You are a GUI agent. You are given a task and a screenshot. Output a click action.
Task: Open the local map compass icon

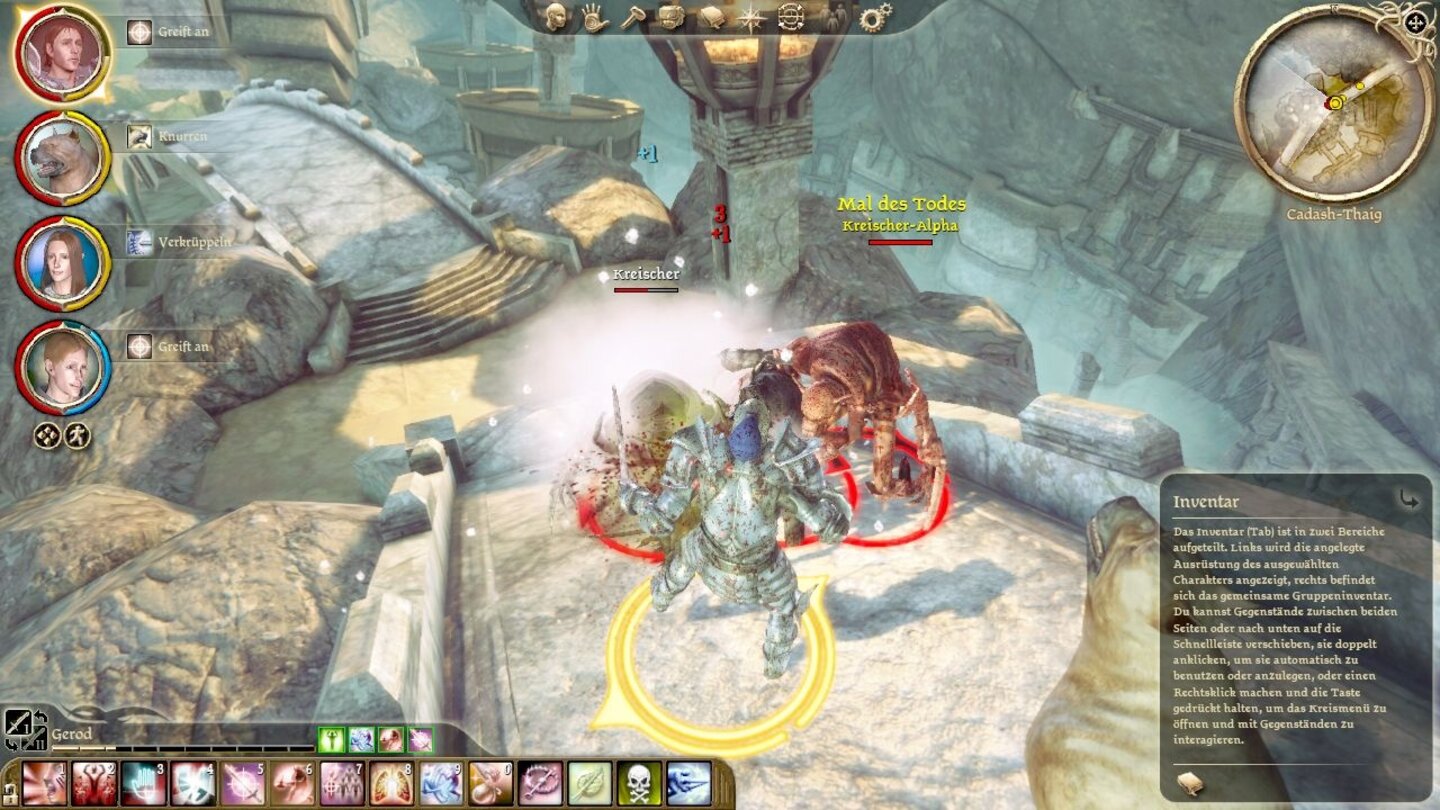tap(750, 17)
